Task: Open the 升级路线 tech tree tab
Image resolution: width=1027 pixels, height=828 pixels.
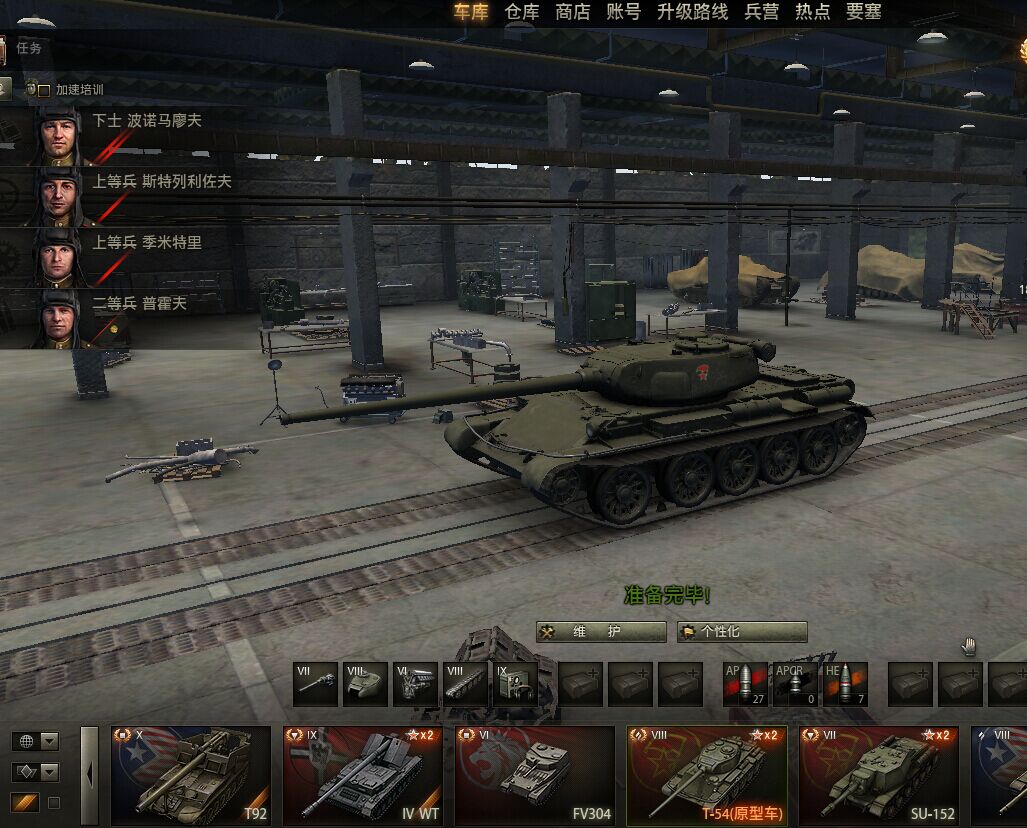Action: tap(693, 12)
